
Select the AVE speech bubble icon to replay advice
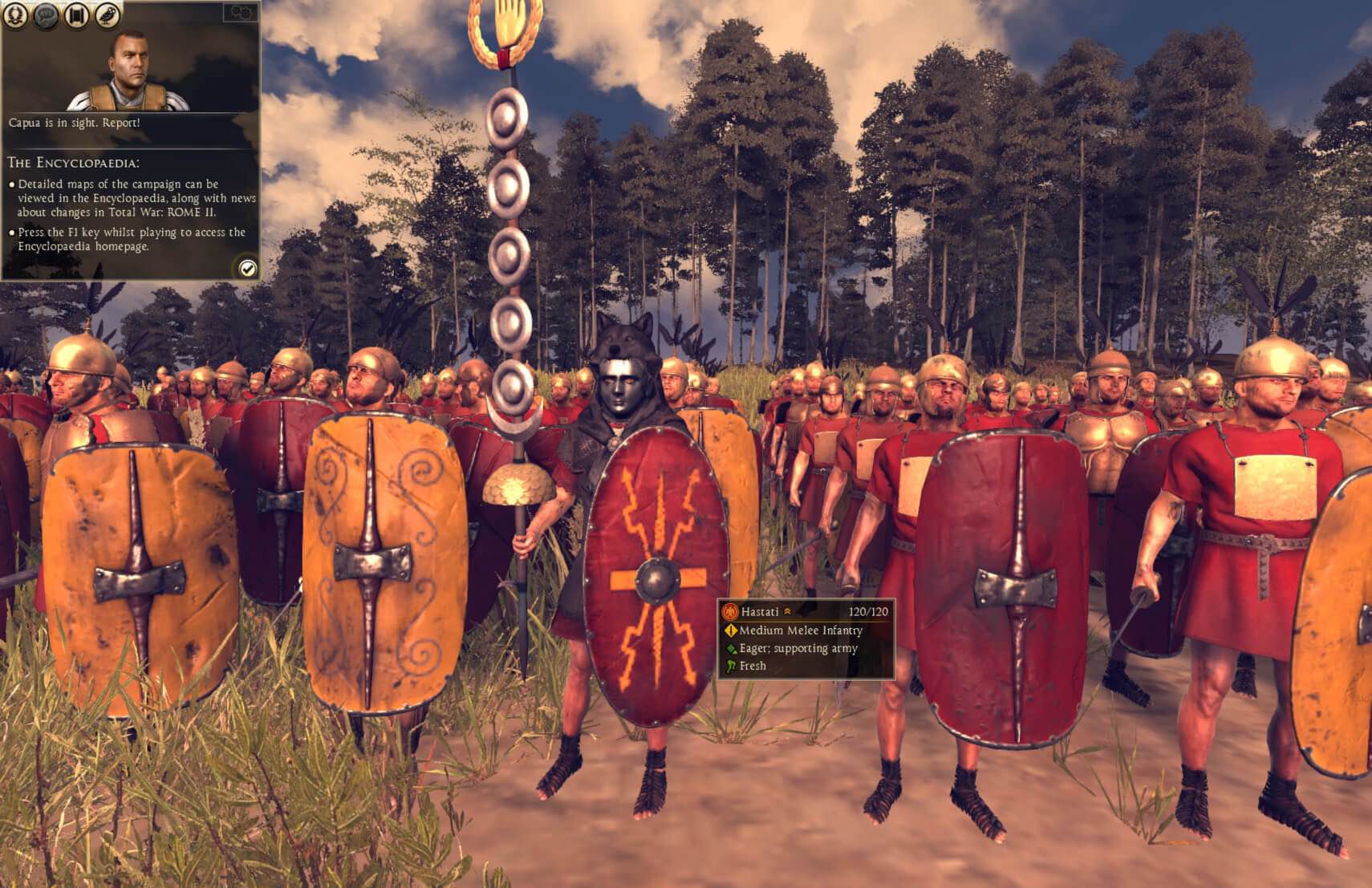click(44, 14)
